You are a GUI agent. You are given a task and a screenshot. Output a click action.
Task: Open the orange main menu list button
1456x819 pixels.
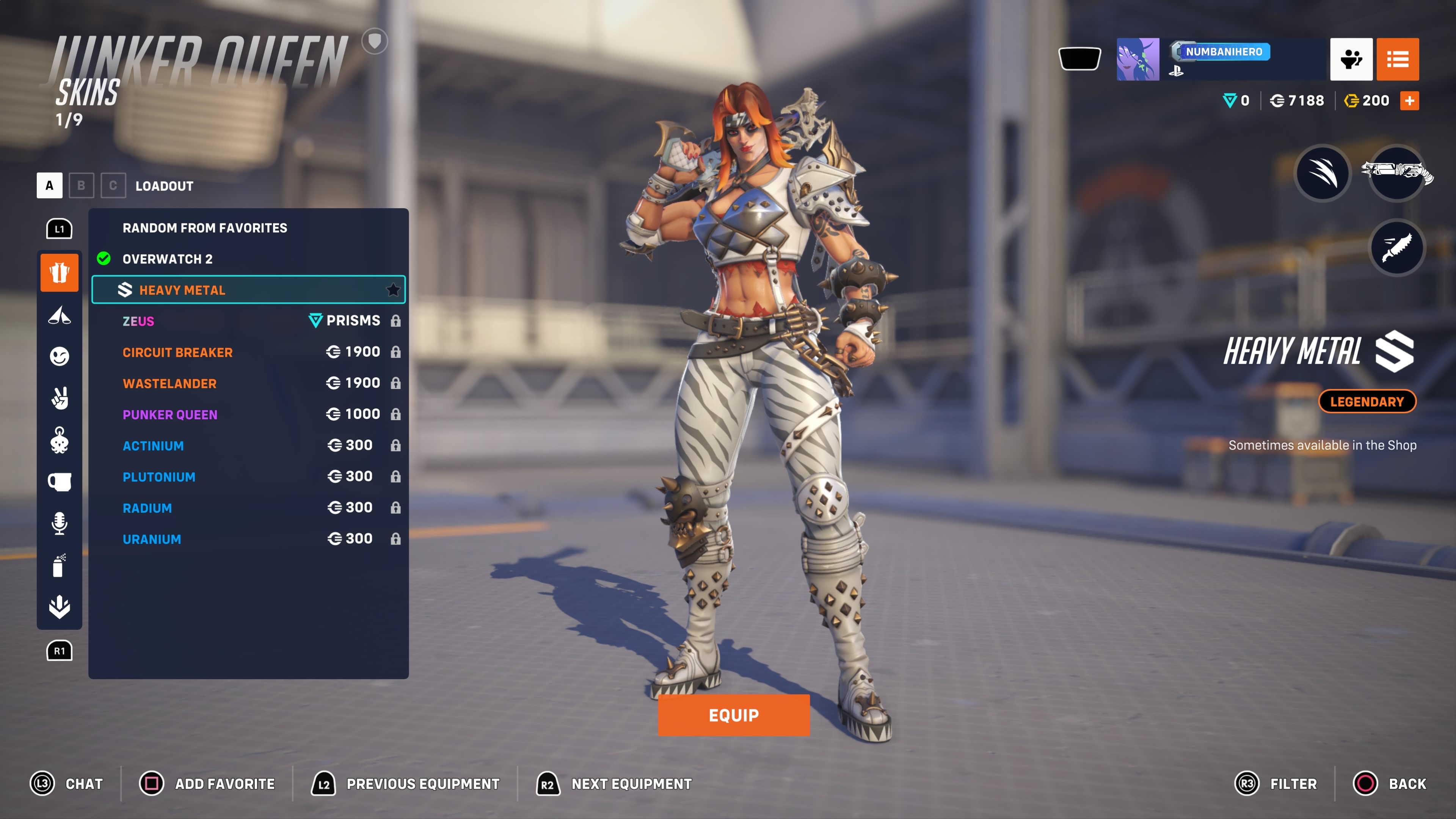[1397, 59]
